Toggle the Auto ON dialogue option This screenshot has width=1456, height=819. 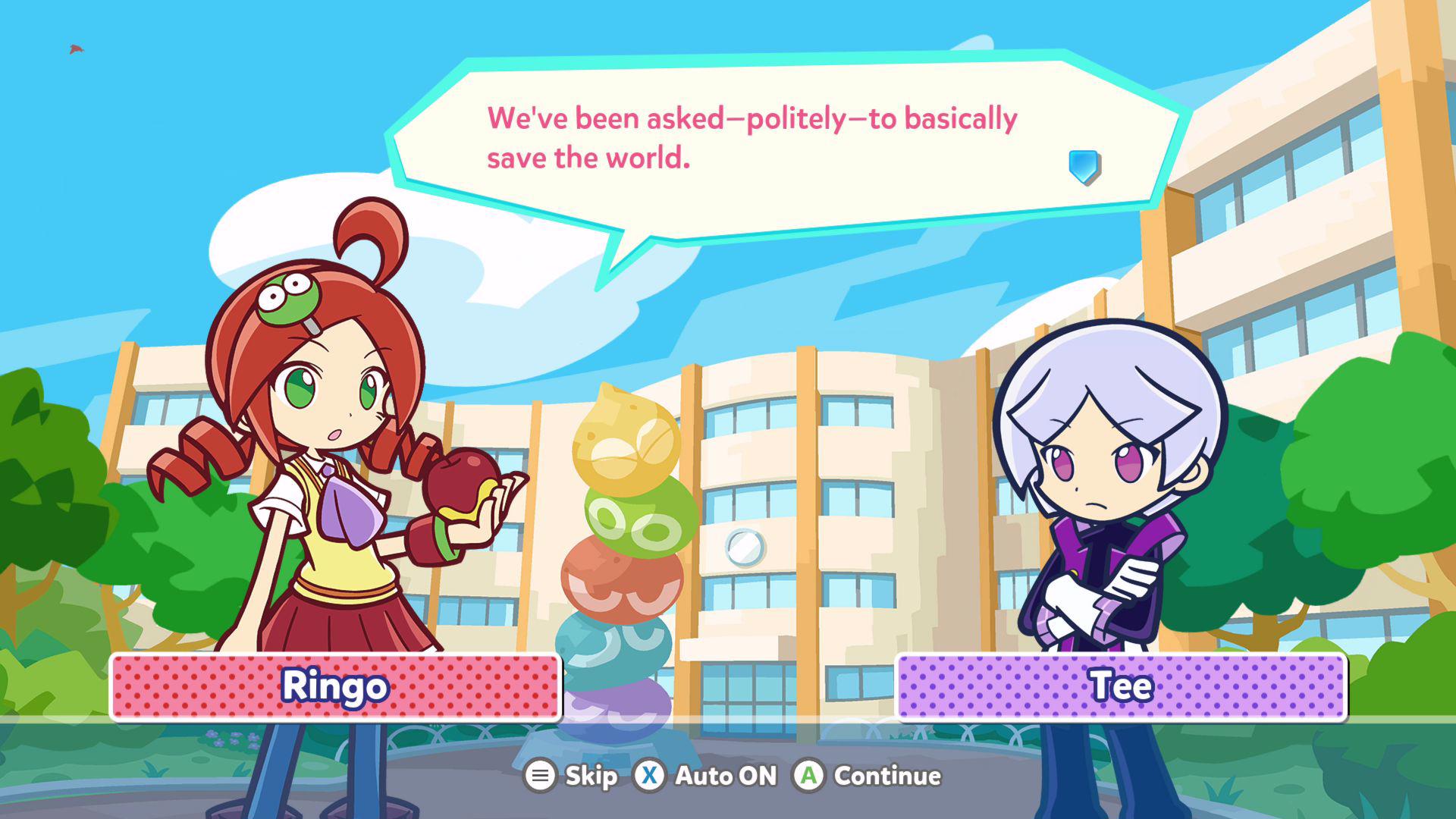tap(707, 776)
